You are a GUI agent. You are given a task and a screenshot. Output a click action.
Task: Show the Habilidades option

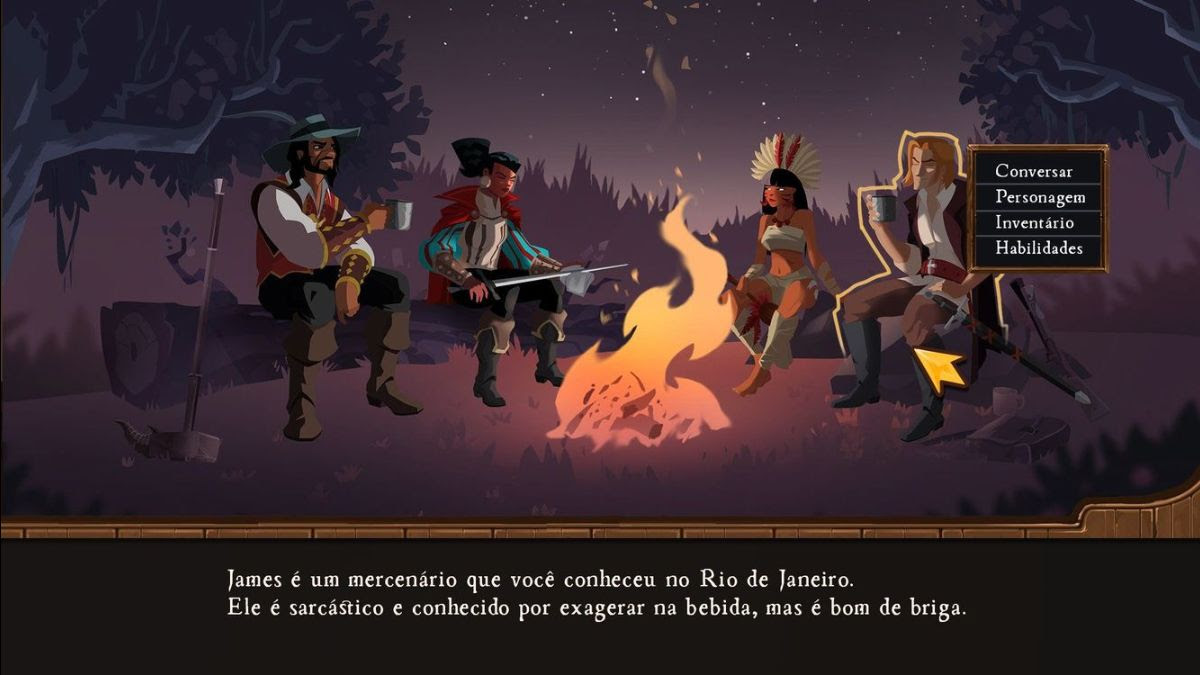(x=1039, y=248)
